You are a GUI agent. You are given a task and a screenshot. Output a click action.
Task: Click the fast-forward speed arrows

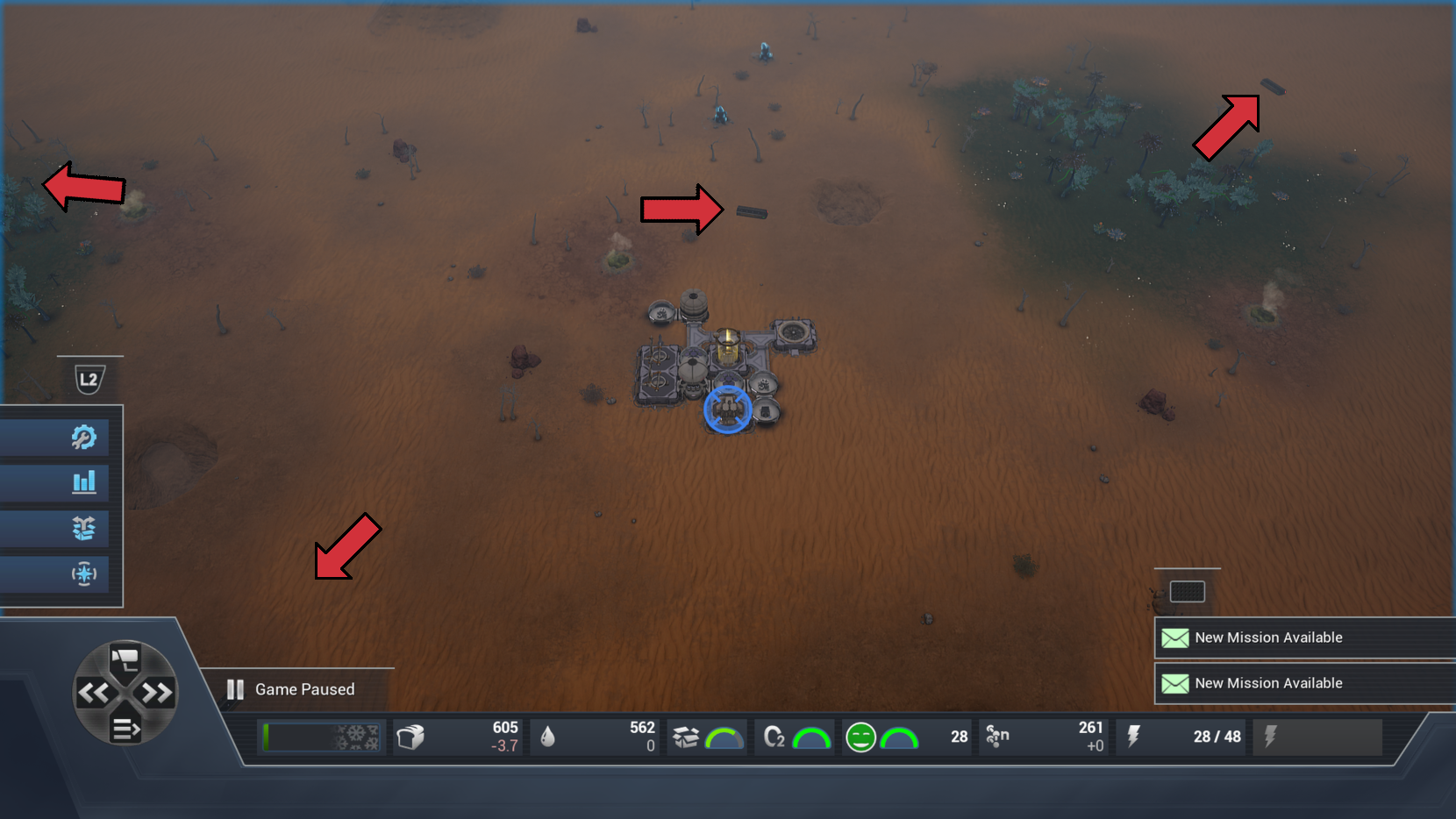[x=158, y=694]
